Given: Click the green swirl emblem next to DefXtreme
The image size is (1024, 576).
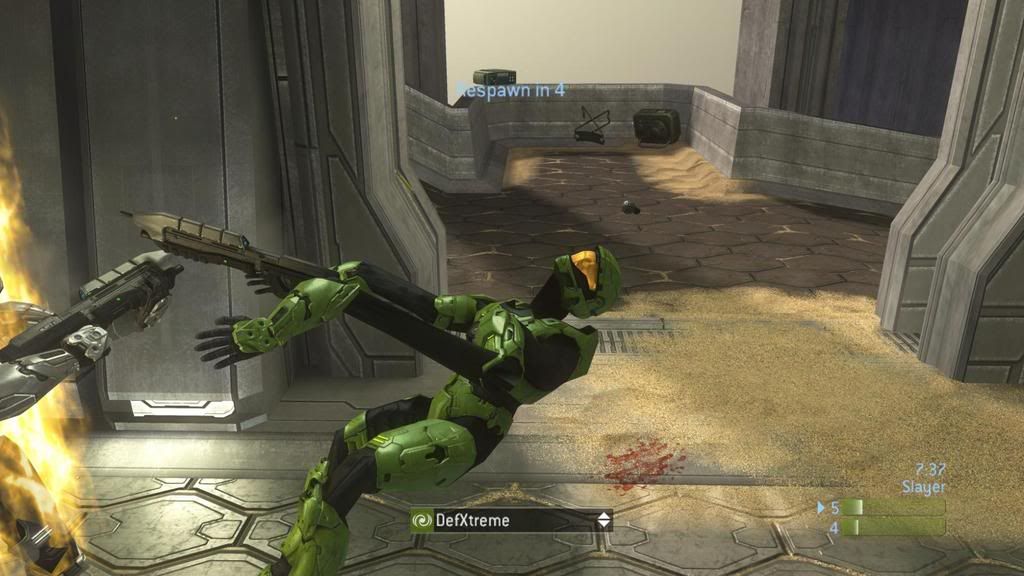Looking at the screenshot, I should 422,520.
